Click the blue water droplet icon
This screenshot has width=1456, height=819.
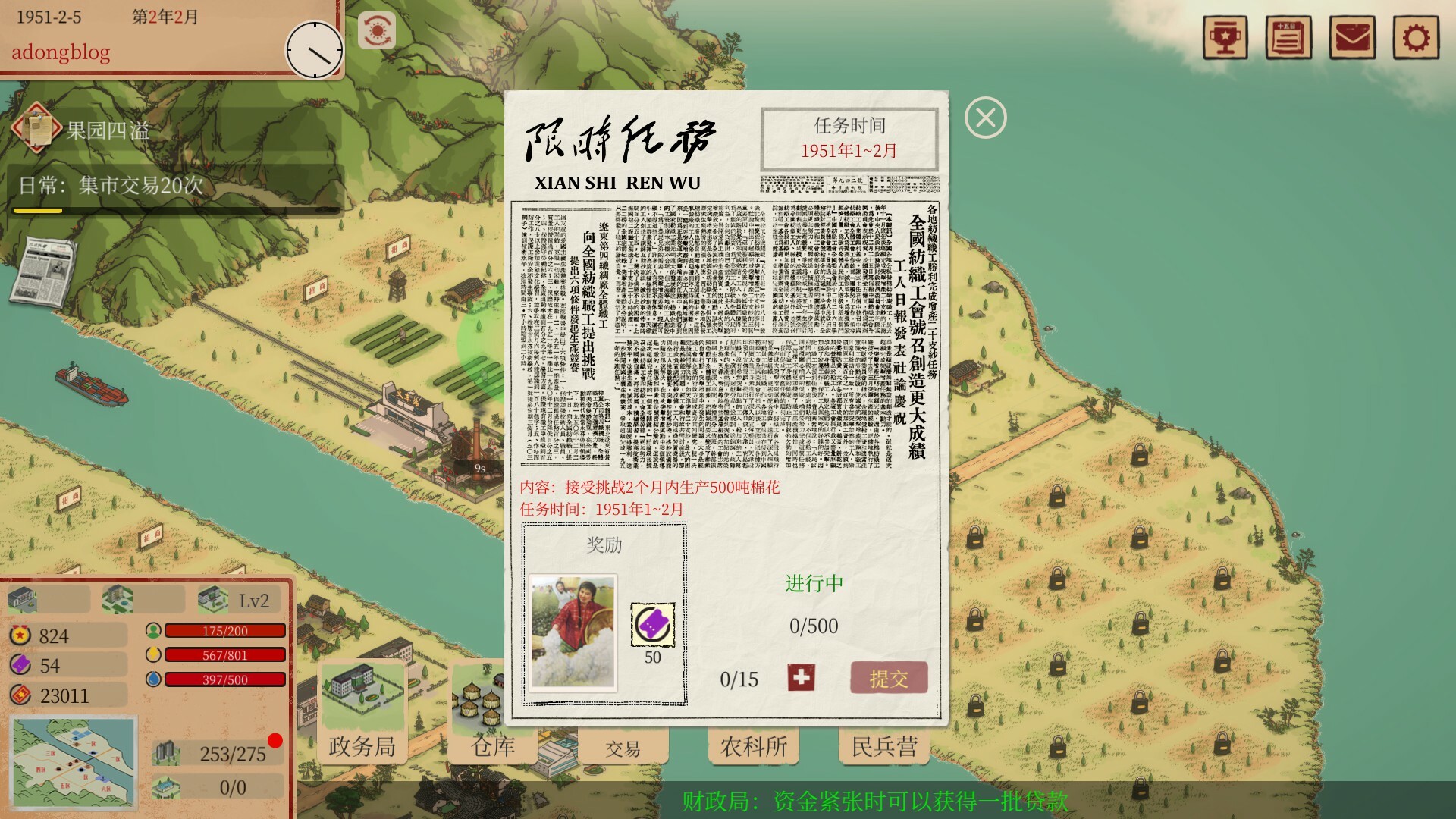pyautogui.click(x=154, y=679)
